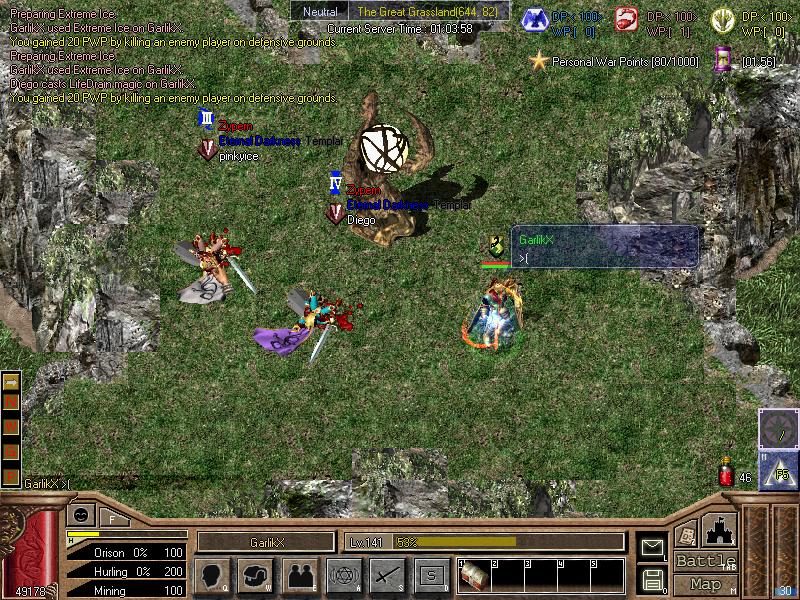
Task: Click the red scorpion faction icon
Action: [x=627, y=20]
